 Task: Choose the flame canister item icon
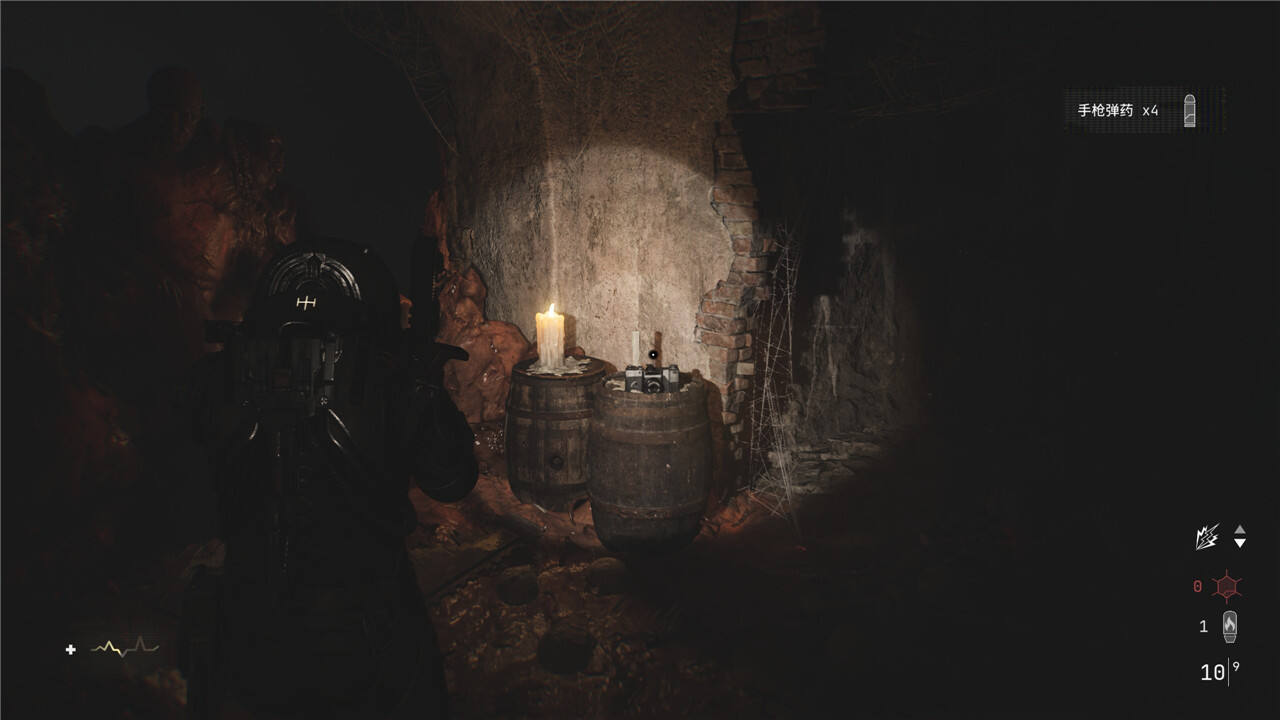coord(1230,626)
